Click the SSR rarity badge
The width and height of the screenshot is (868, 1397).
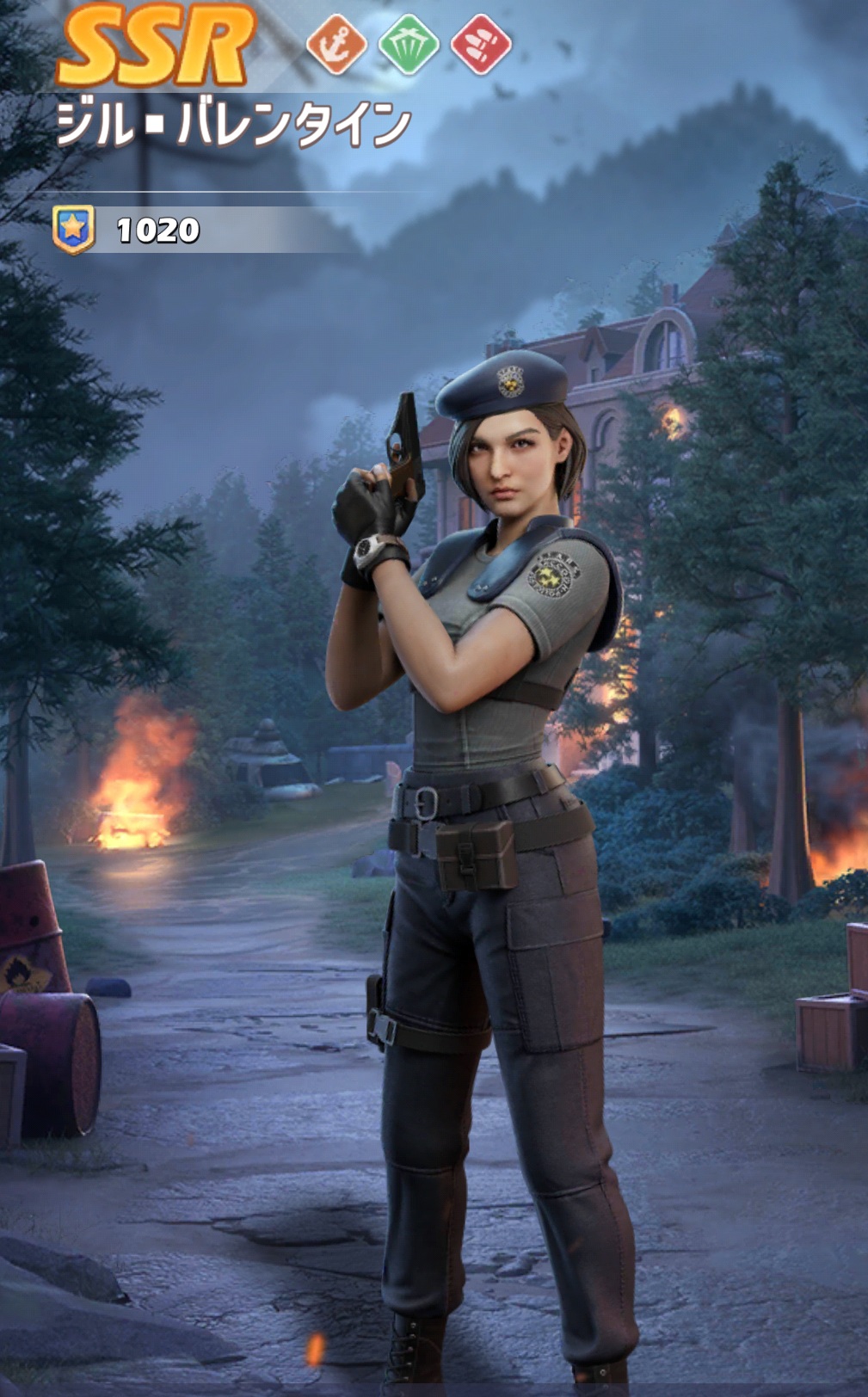(157, 45)
